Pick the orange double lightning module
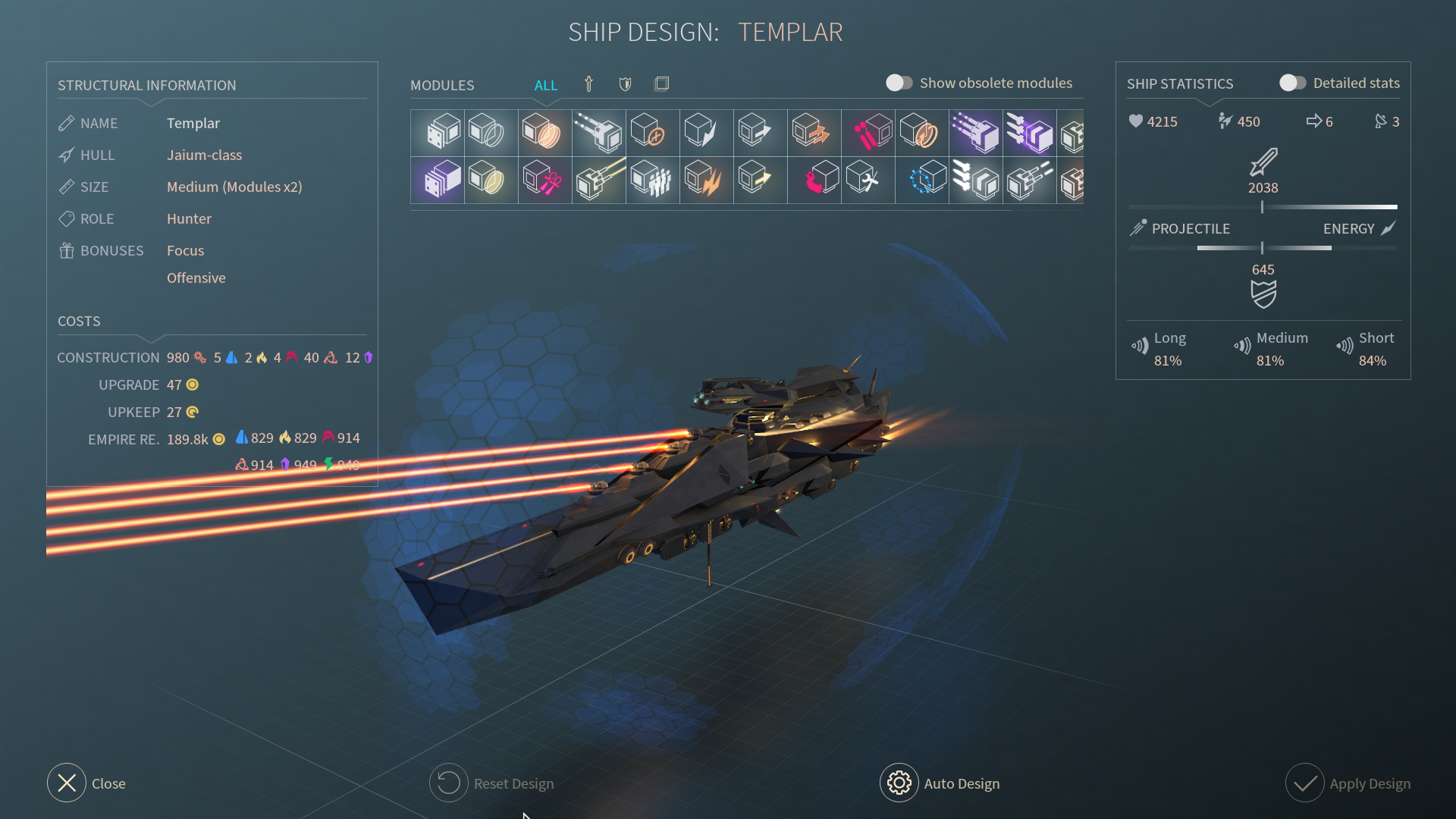This screenshot has height=819, width=1456. tap(707, 180)
